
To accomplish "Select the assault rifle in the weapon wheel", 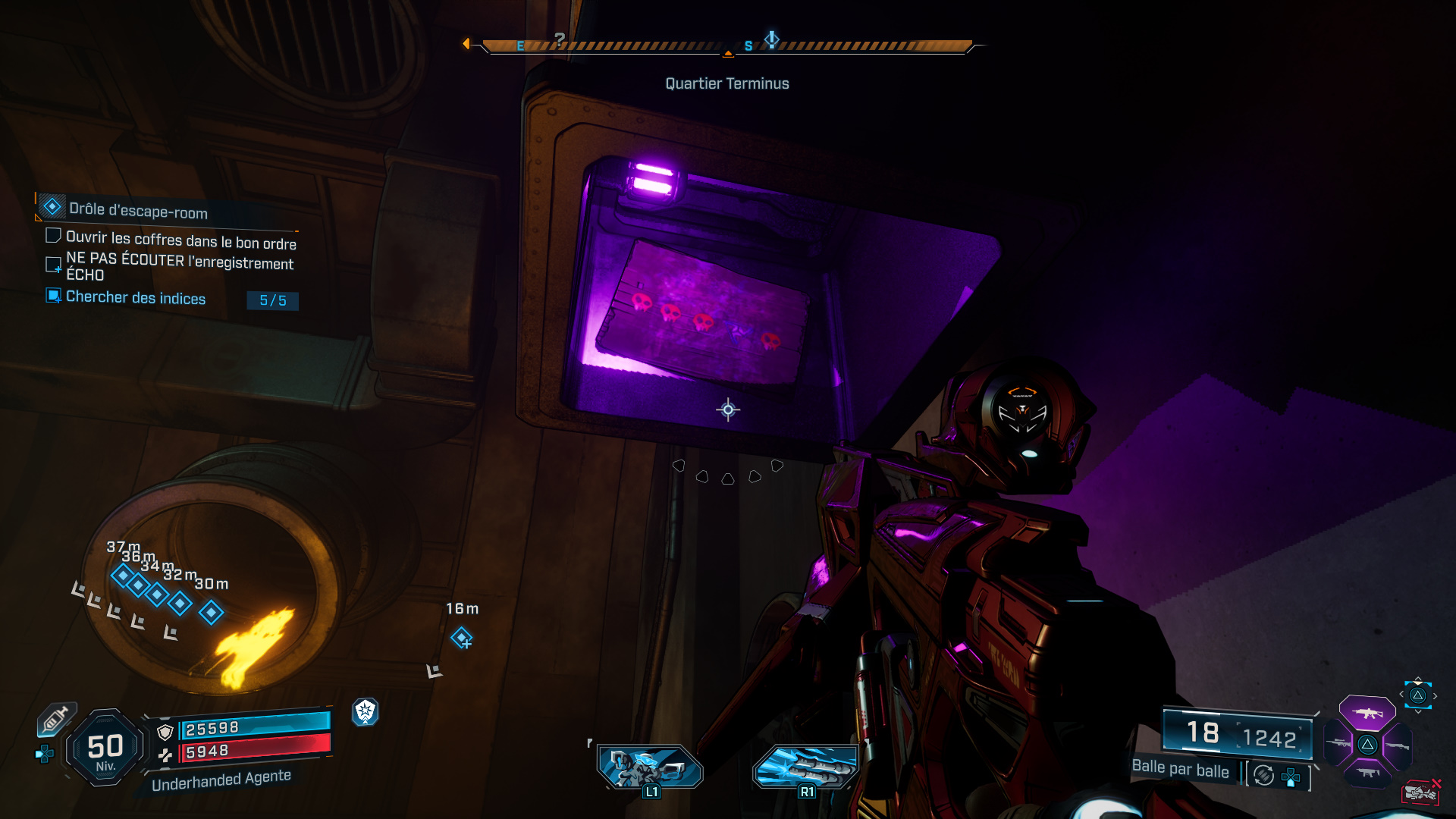I will pyautogui.click(x=1367, y=714).
